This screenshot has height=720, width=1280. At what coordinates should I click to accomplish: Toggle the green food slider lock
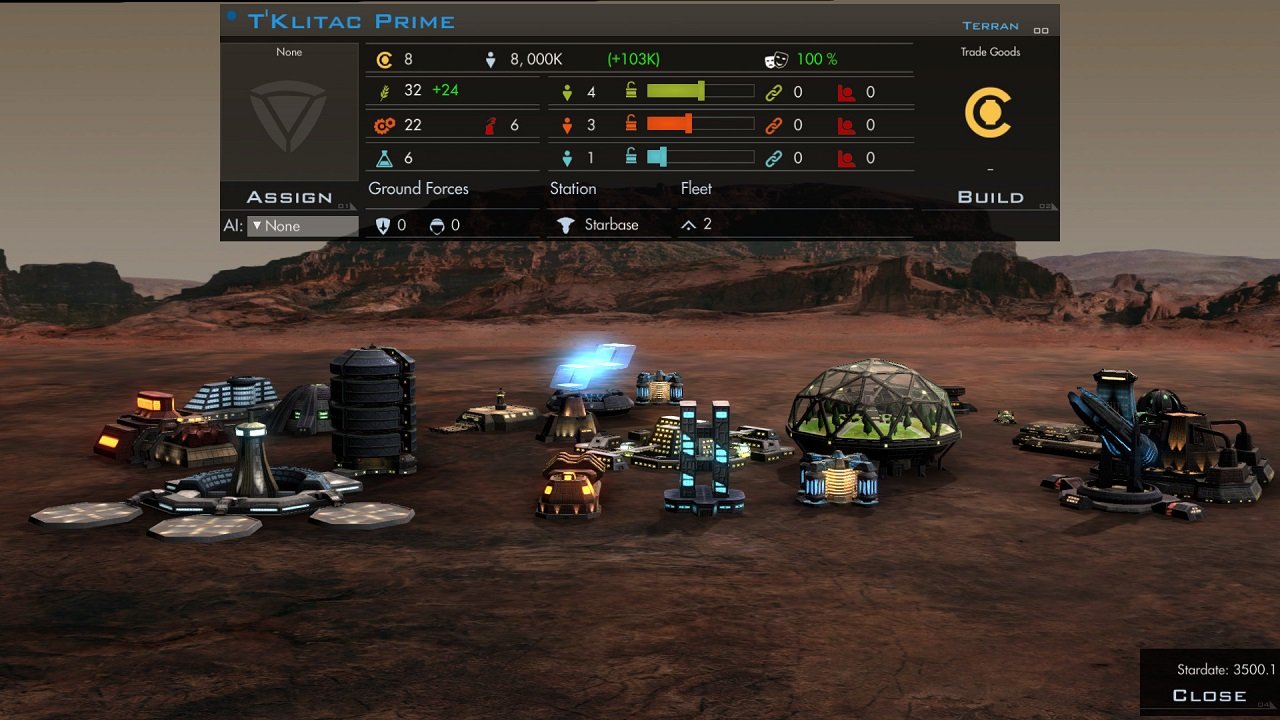pyautogui.click(x=631, y=92)
